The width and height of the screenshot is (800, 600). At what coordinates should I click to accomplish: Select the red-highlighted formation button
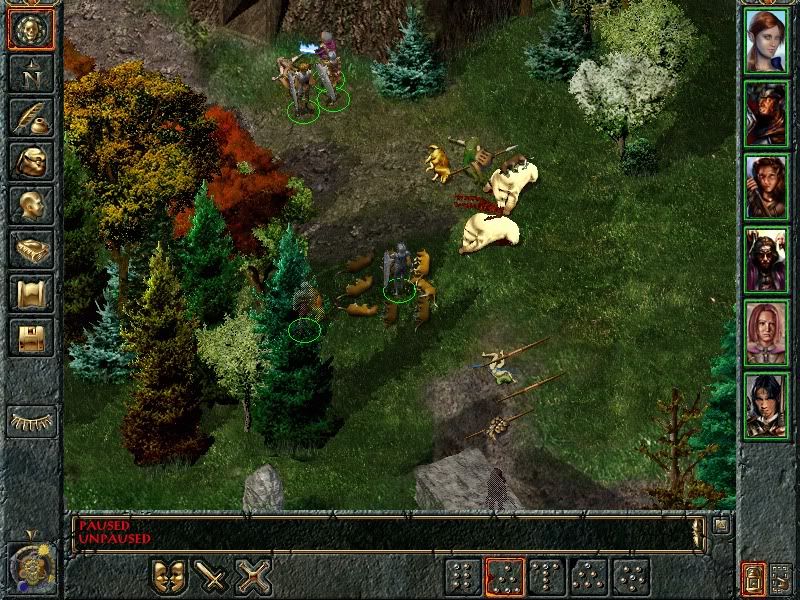(x=505, y=577)
